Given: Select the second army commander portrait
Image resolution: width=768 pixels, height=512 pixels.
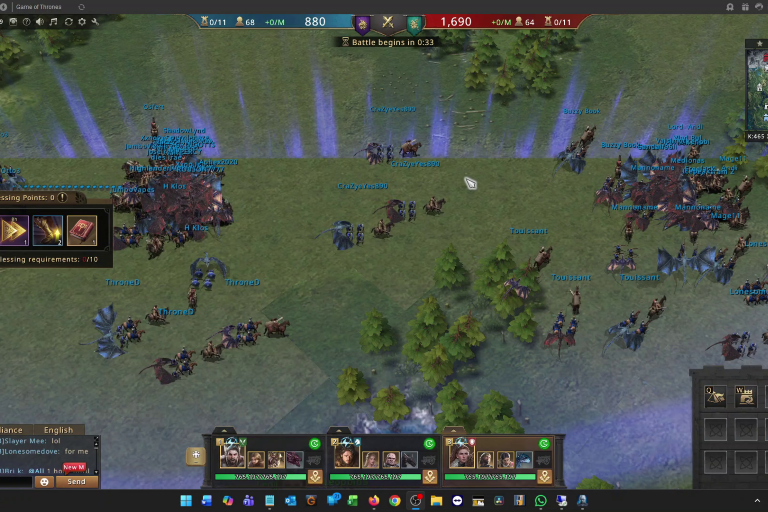Looking at the screenshot, I should [347, 457].
